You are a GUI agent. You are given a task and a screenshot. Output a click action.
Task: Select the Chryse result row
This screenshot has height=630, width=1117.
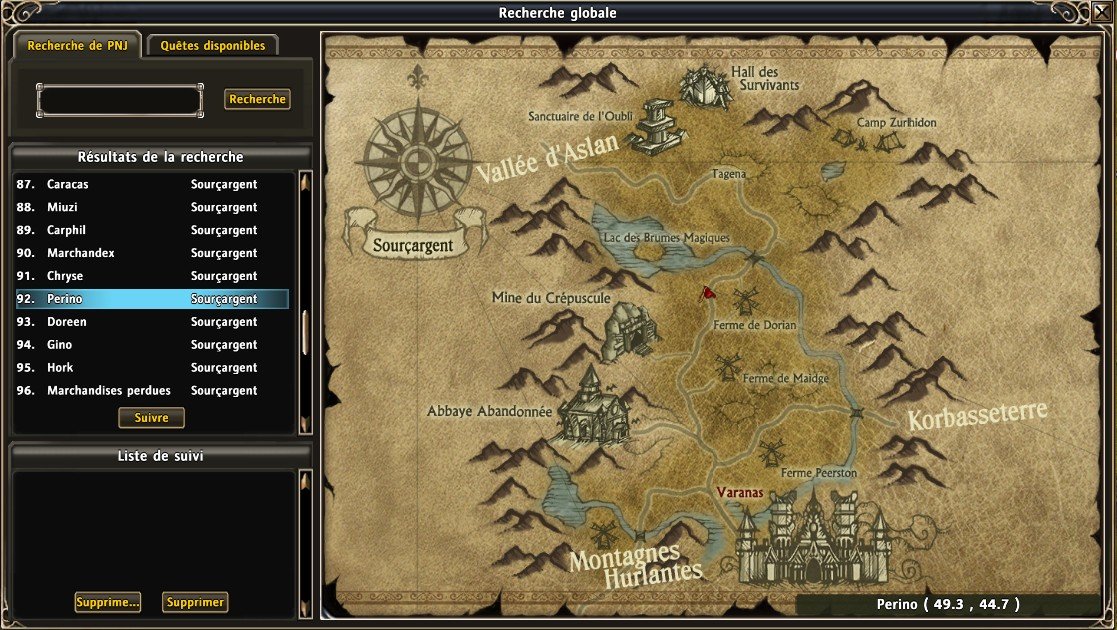(152, 277)
